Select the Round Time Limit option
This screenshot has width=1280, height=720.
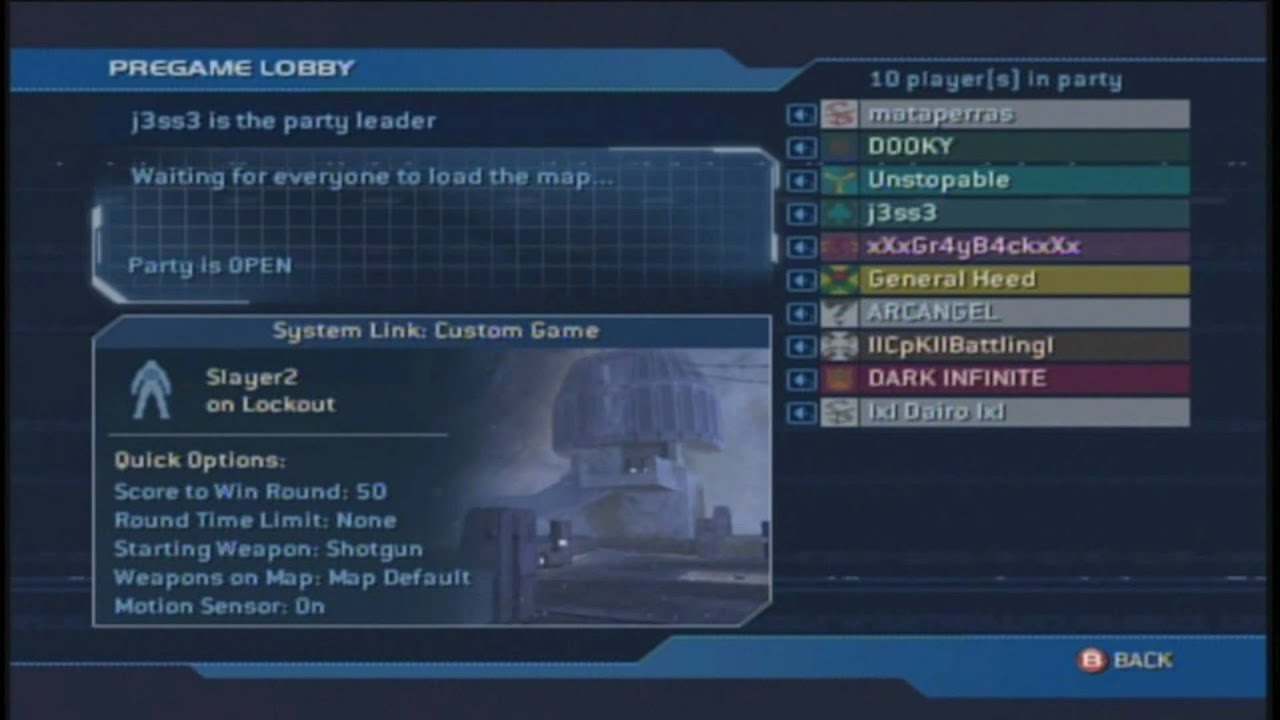(x=255, y=520)
